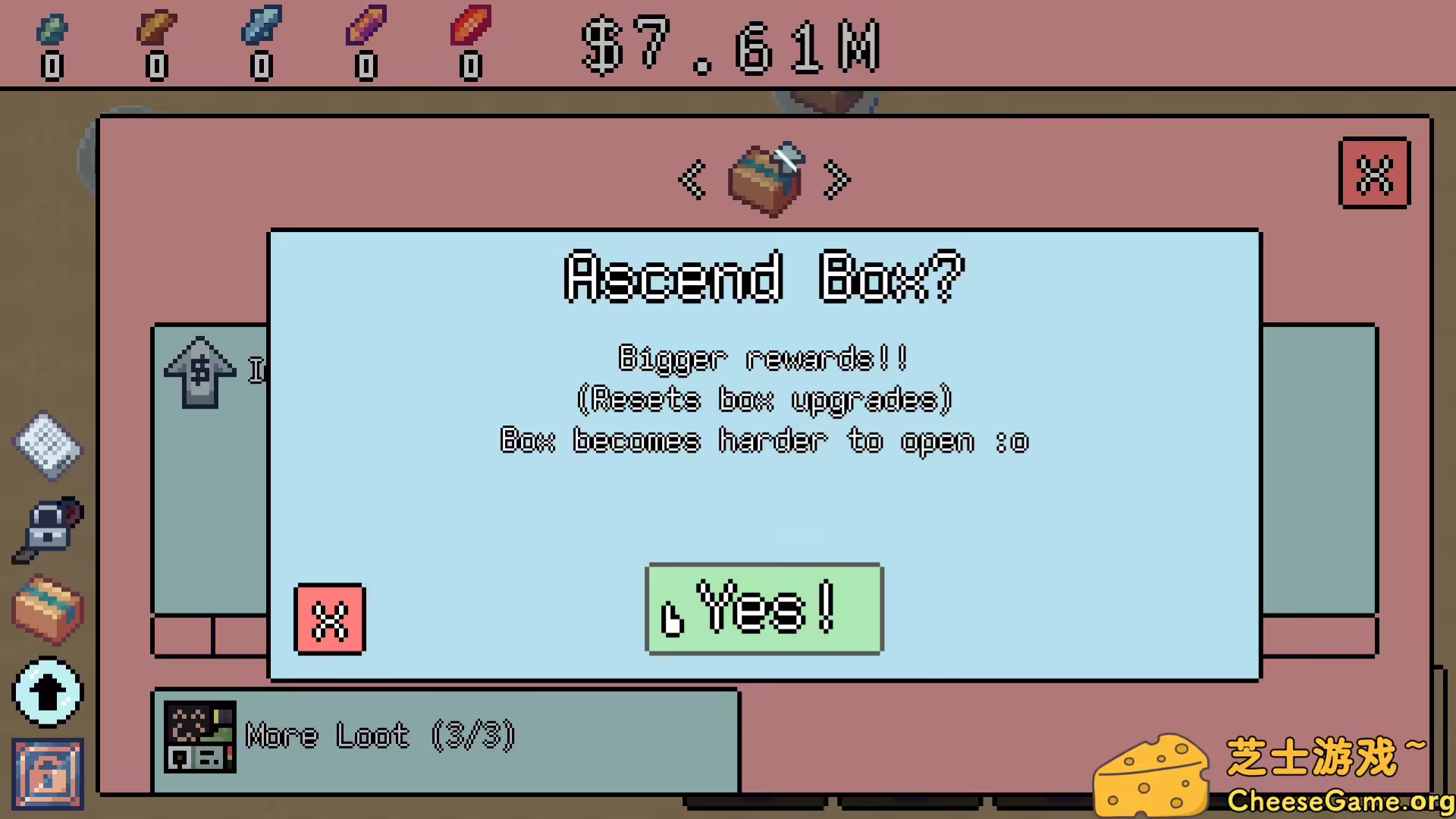Click the right arrow to view next box
This screenshot has height=819, width=1456.
click(x=836, y=180)
